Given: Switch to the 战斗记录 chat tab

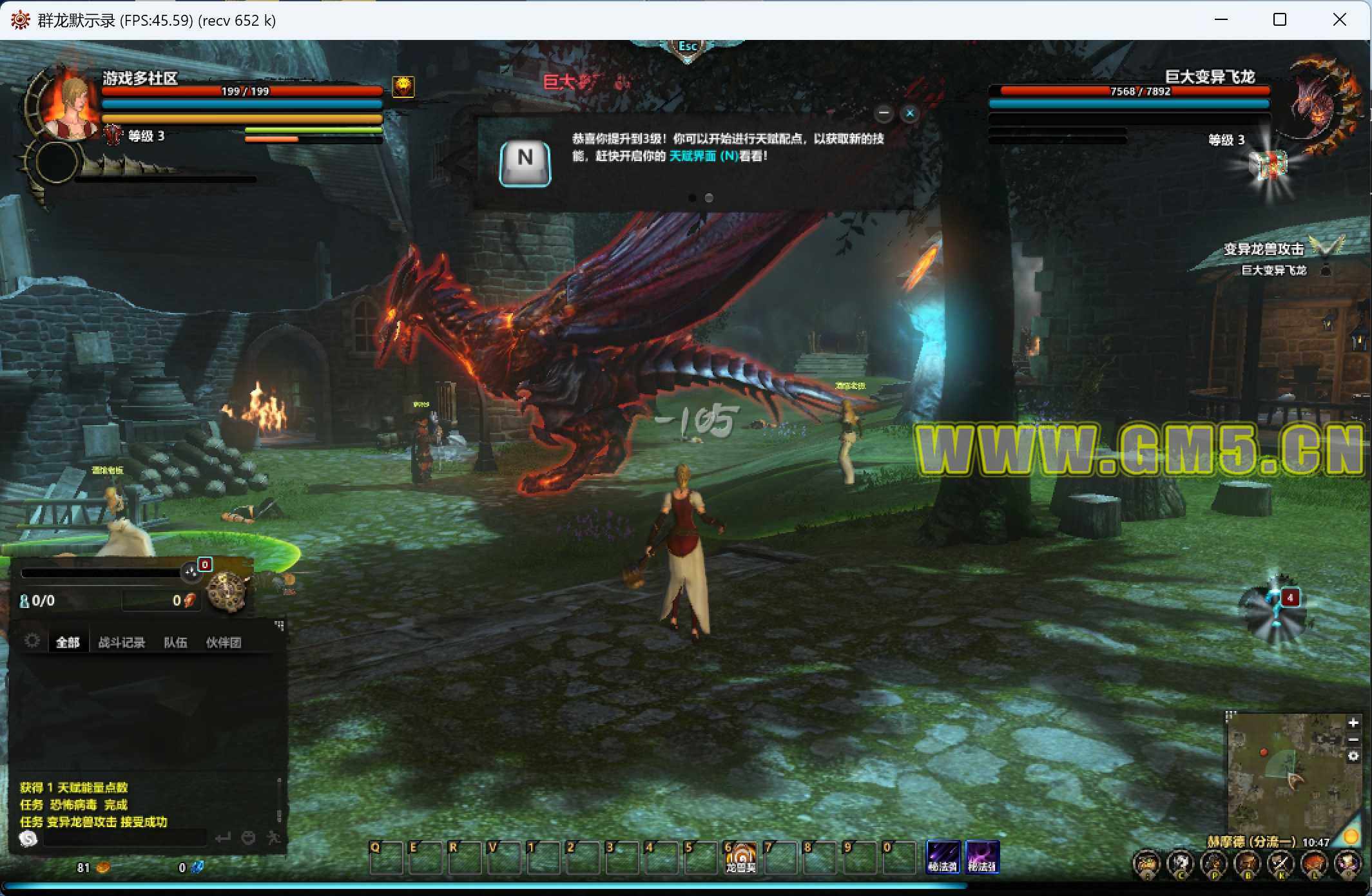Looking at the screenshot, I should click(x=121, y=642).
